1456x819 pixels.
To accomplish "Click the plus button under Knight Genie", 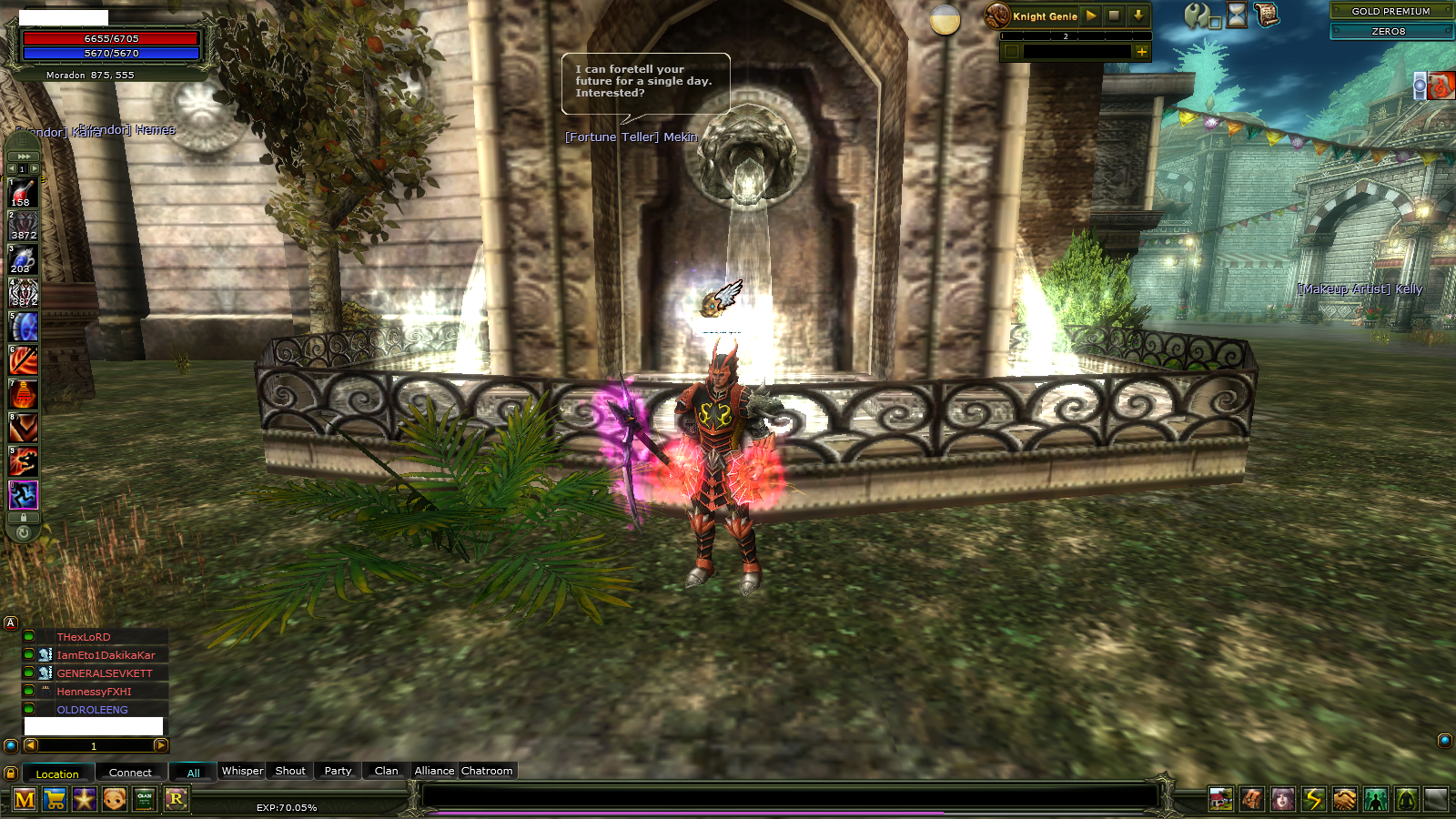I will [x=1141, y=52].
